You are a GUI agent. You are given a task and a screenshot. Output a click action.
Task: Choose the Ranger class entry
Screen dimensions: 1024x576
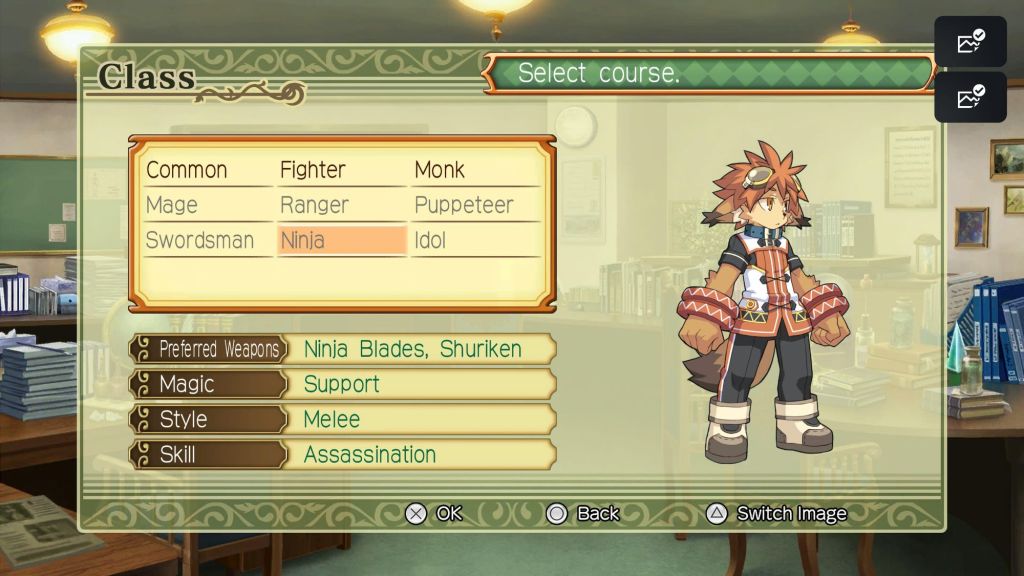click(x=314, y=205)
